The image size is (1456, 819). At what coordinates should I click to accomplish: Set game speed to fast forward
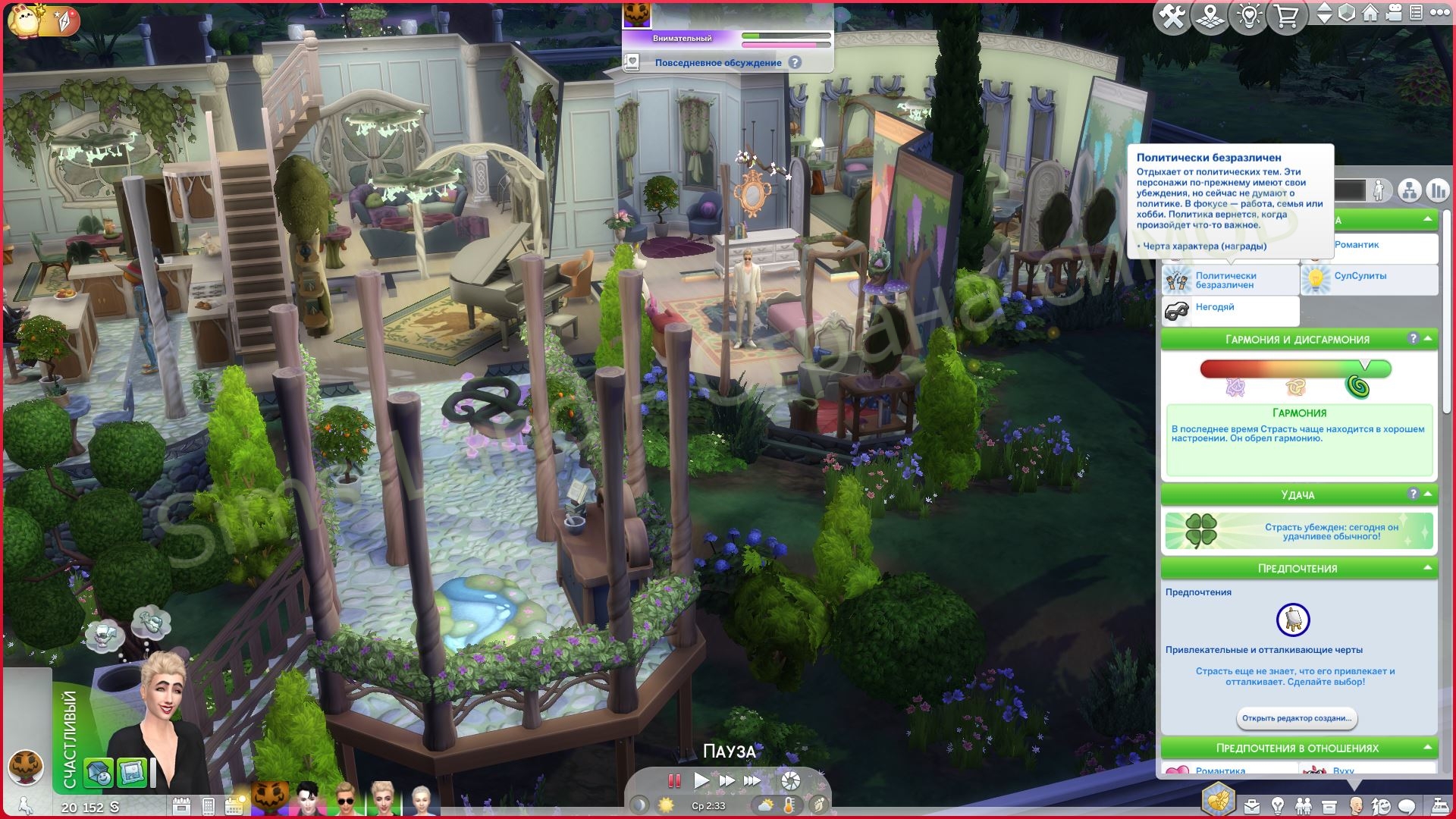(726, 780)
